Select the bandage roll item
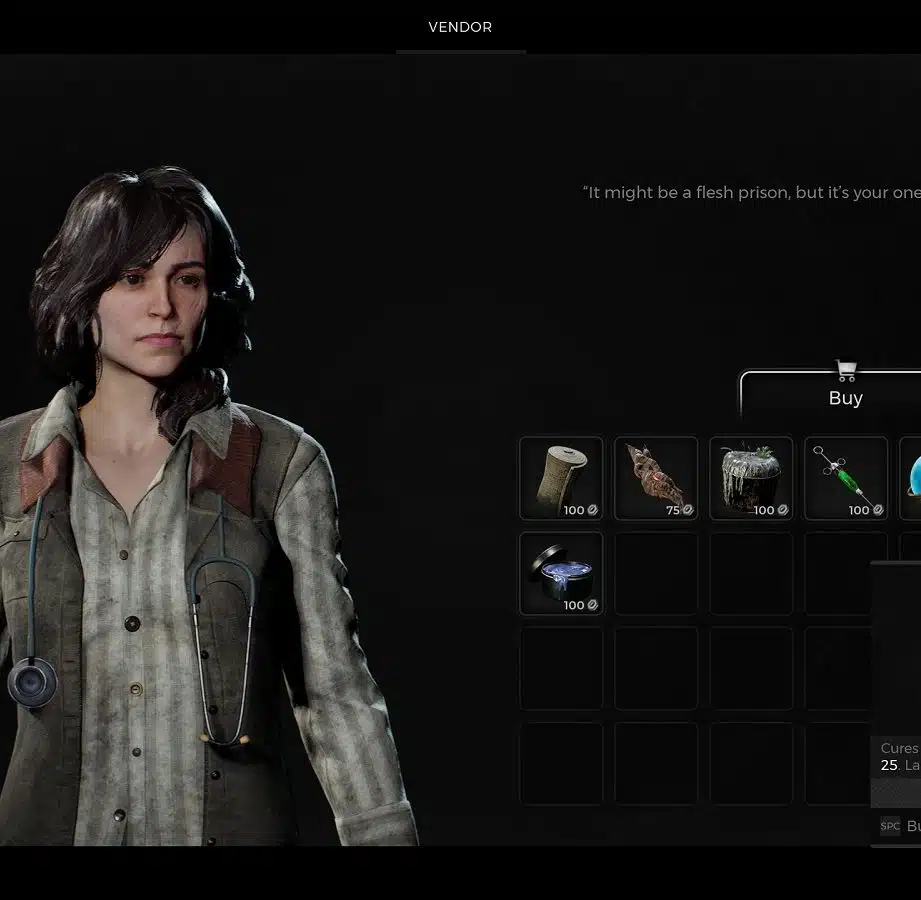Screen dimensions: 921x900 pyautogui.click(x=561, y=478)
